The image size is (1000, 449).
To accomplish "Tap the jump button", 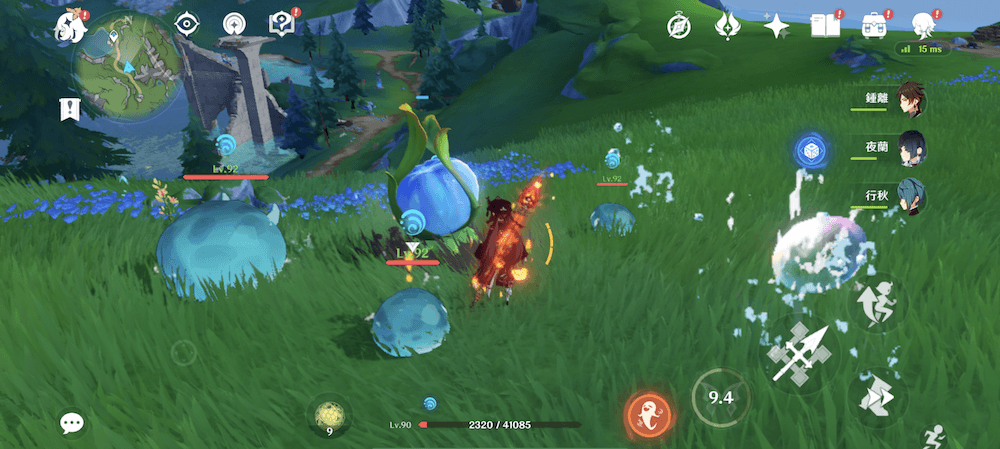I will [x=877, y=303].
